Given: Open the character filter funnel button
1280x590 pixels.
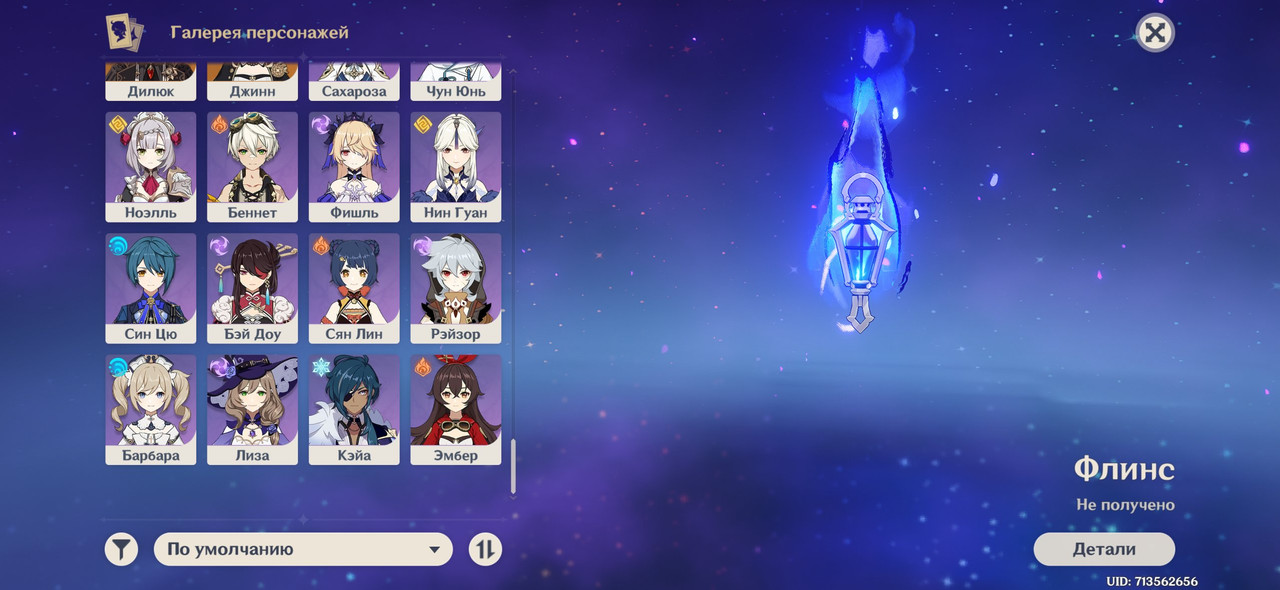Looking at the screenshot, I should coord(121,549).
